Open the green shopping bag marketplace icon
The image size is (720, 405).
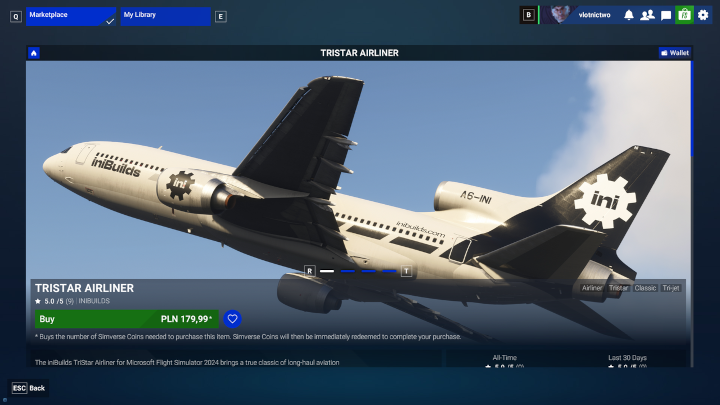coord(684,15)
